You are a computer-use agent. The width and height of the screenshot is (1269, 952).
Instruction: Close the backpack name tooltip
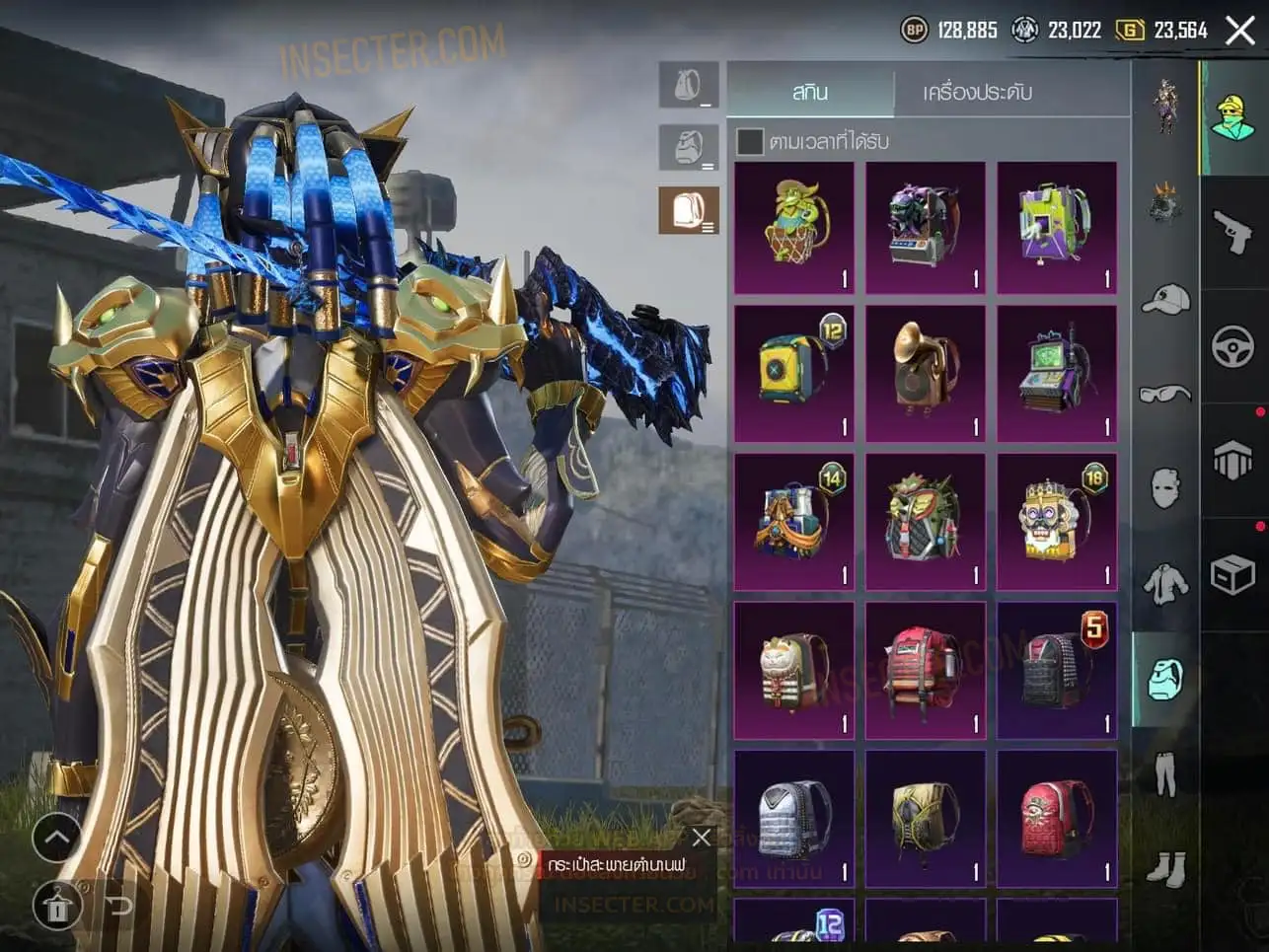click(701, 839)
